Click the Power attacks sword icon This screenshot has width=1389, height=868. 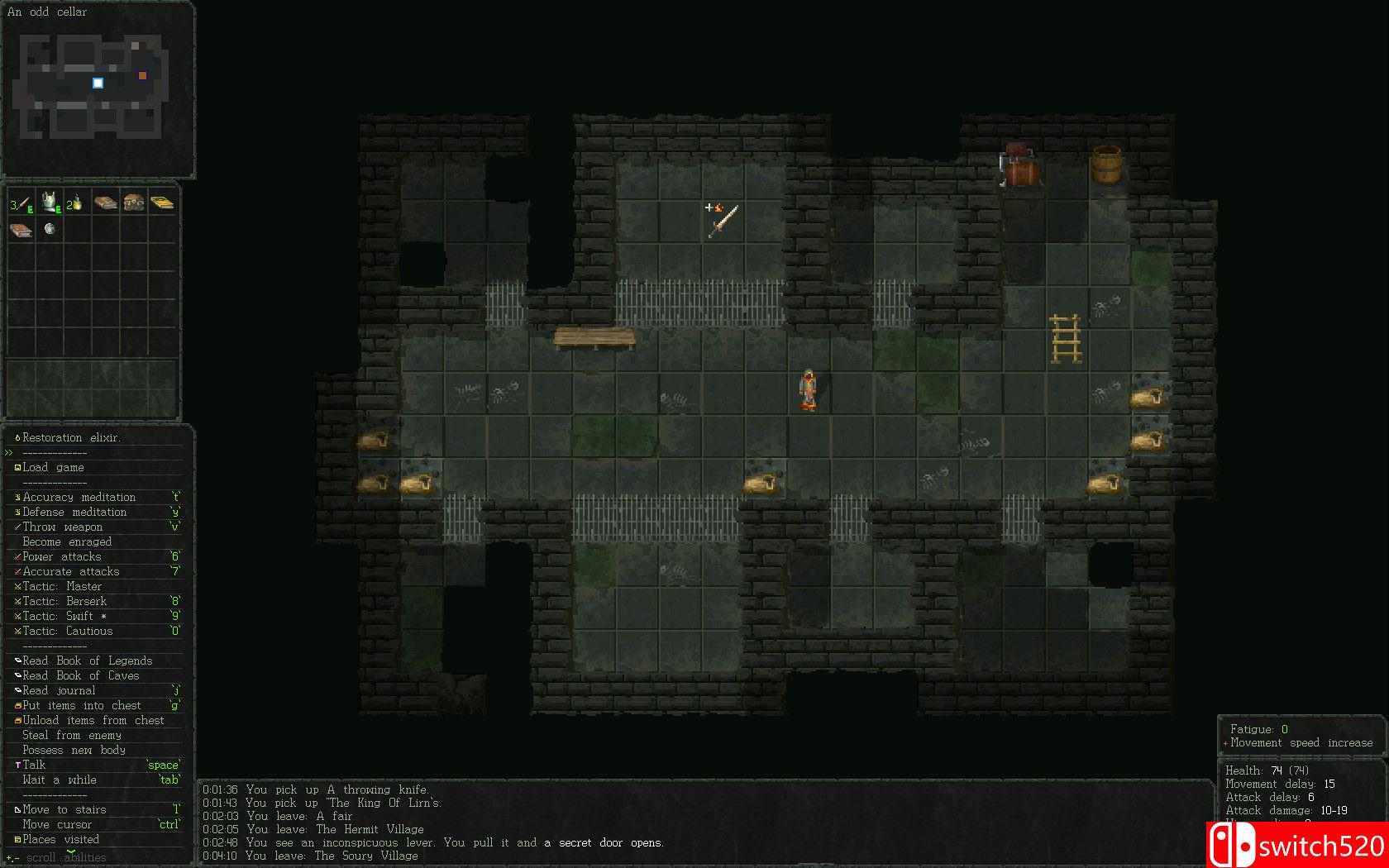tap(17, 556)
